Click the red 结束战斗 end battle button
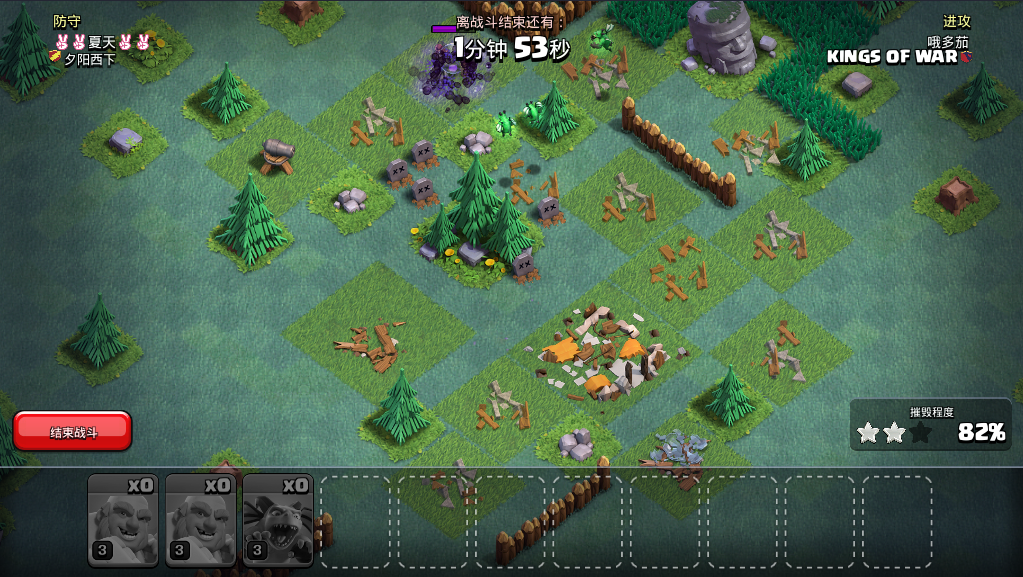This screenshot has height=577, width=1023. coord(73,431)
